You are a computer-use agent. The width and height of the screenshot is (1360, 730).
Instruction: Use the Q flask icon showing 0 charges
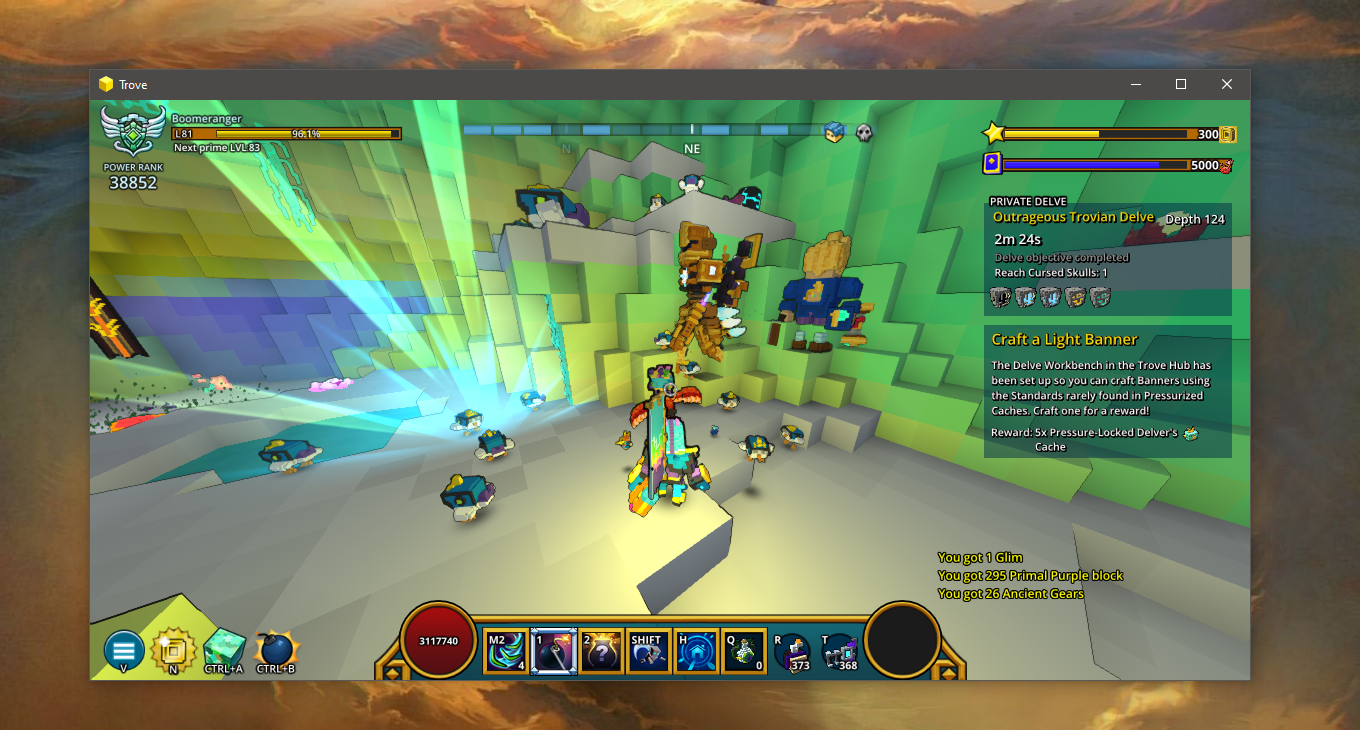click(x=743, y=650)
